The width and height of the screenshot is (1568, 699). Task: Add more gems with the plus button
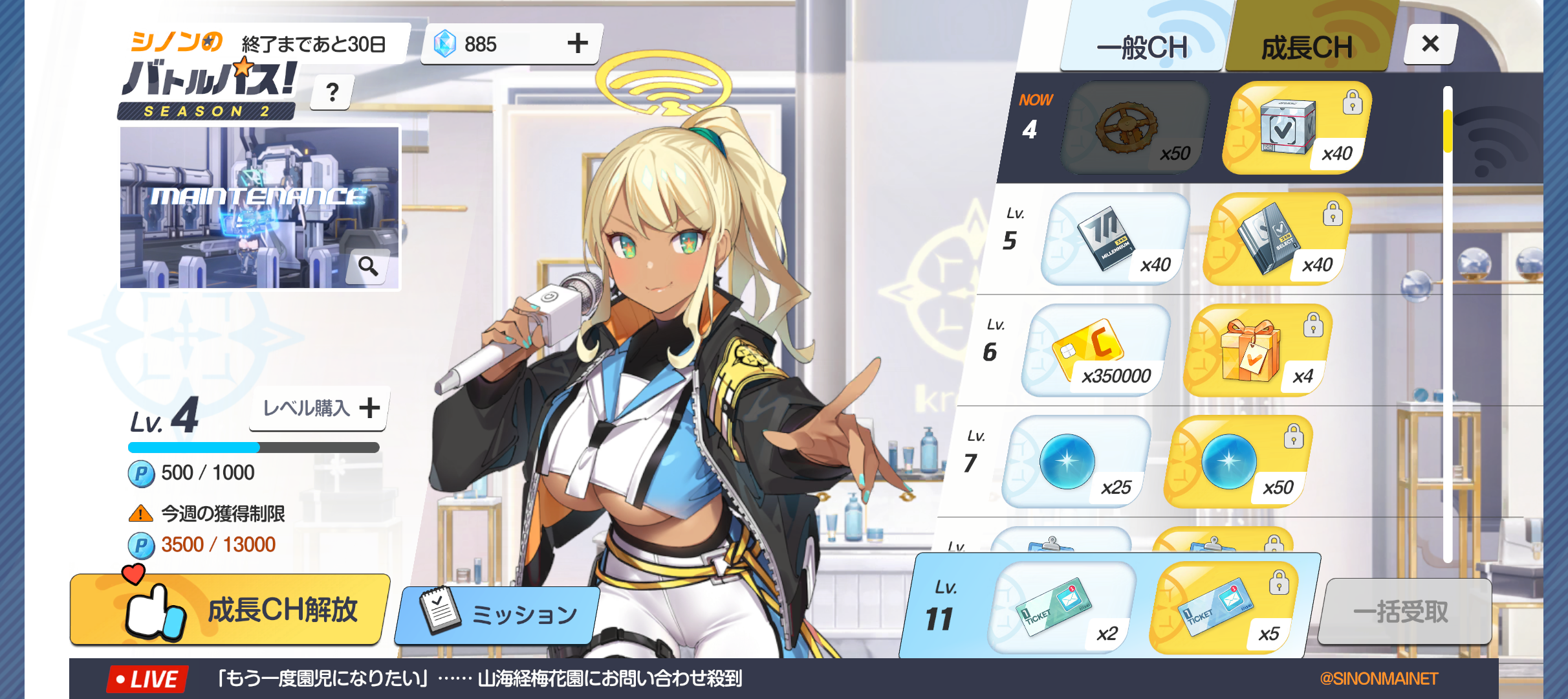click(x=578, y=43)
